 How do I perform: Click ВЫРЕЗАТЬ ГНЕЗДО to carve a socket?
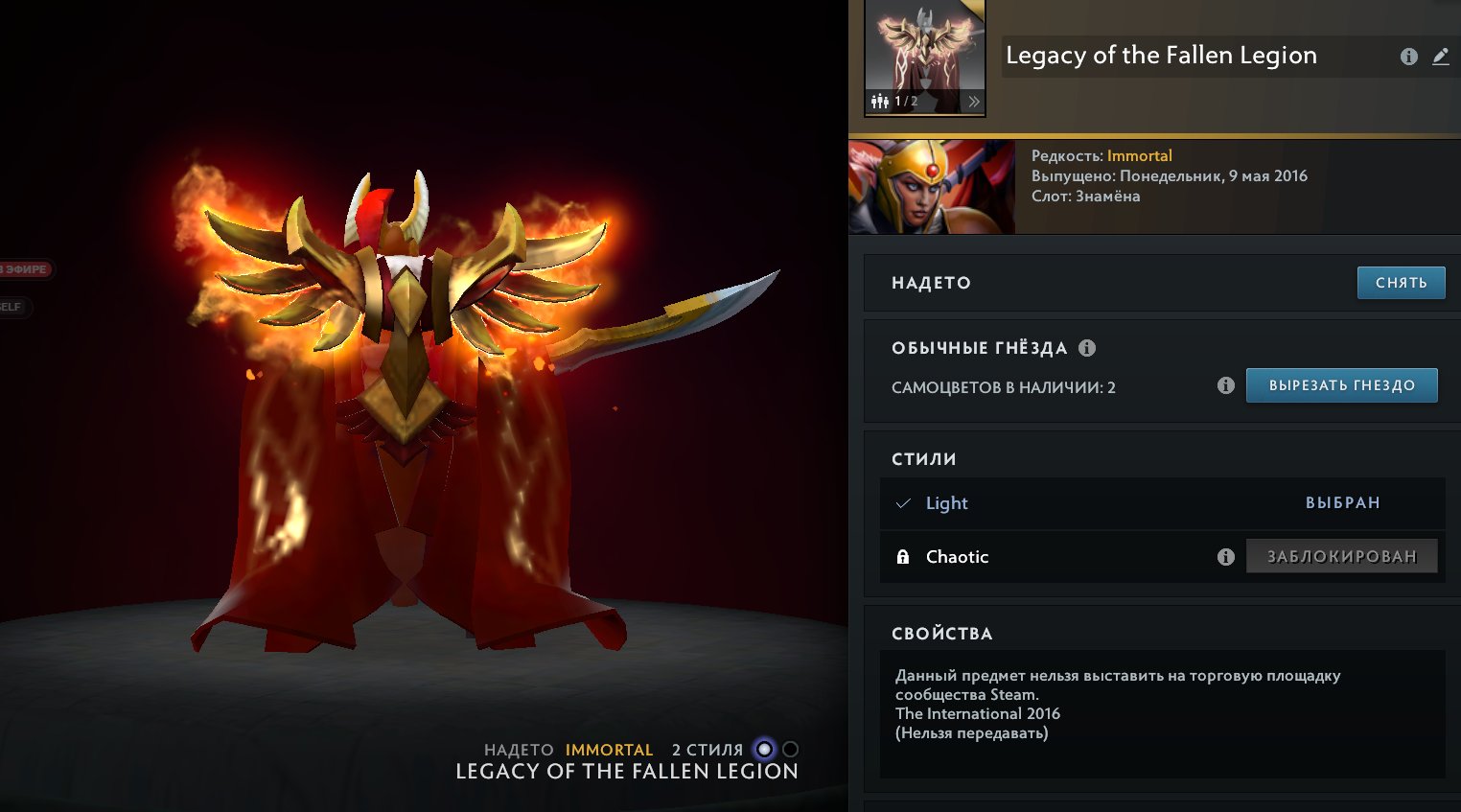pos(1341,384)
